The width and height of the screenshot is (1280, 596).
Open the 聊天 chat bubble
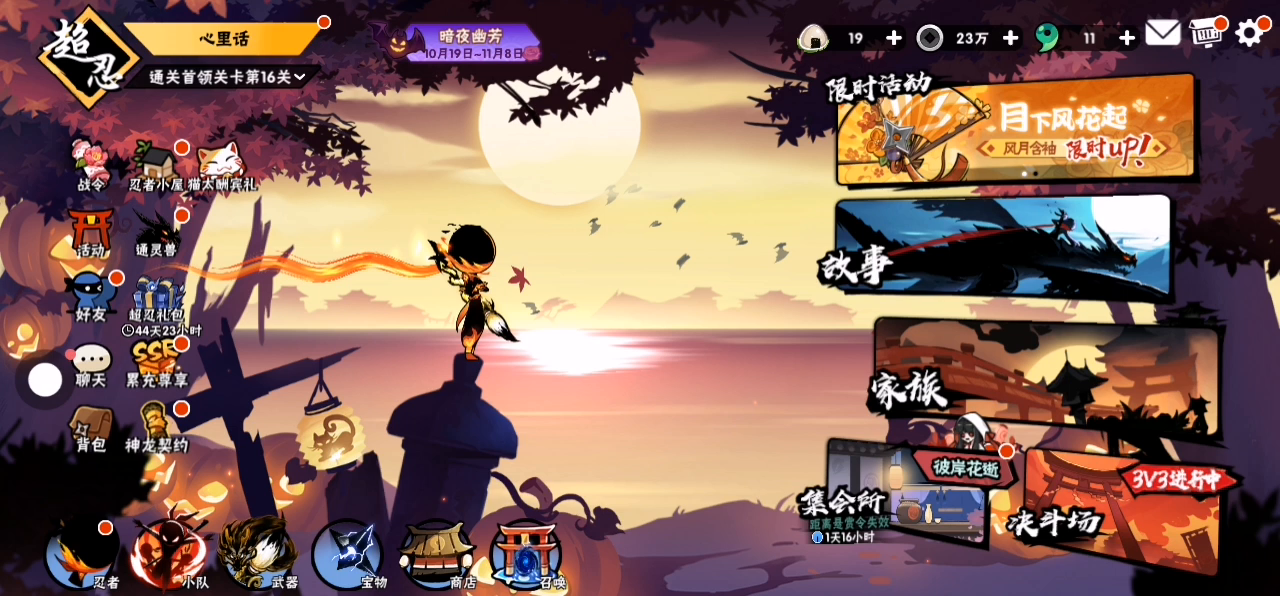point(91,365)
